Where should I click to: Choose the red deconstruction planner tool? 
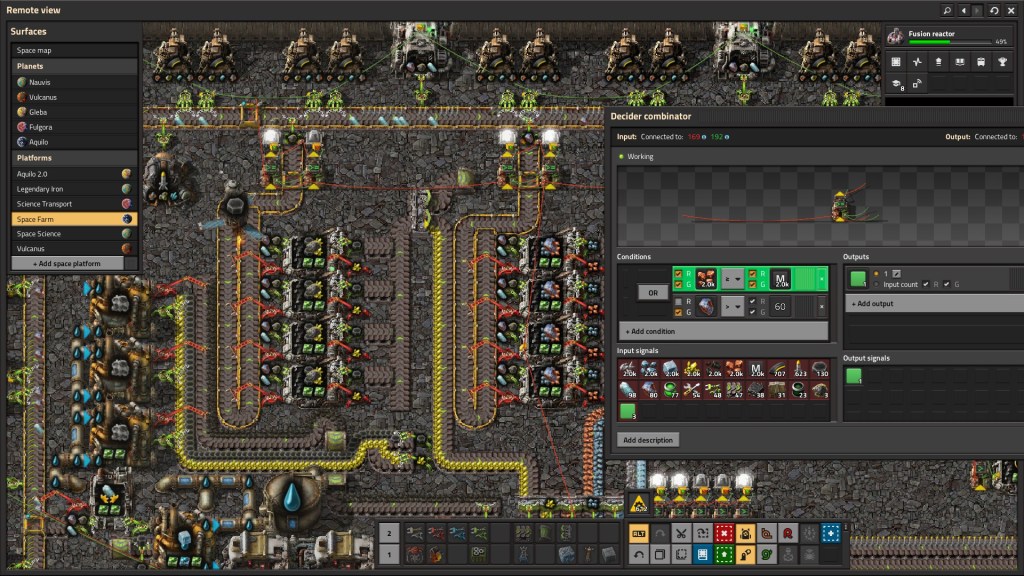(x=724, y=533)
